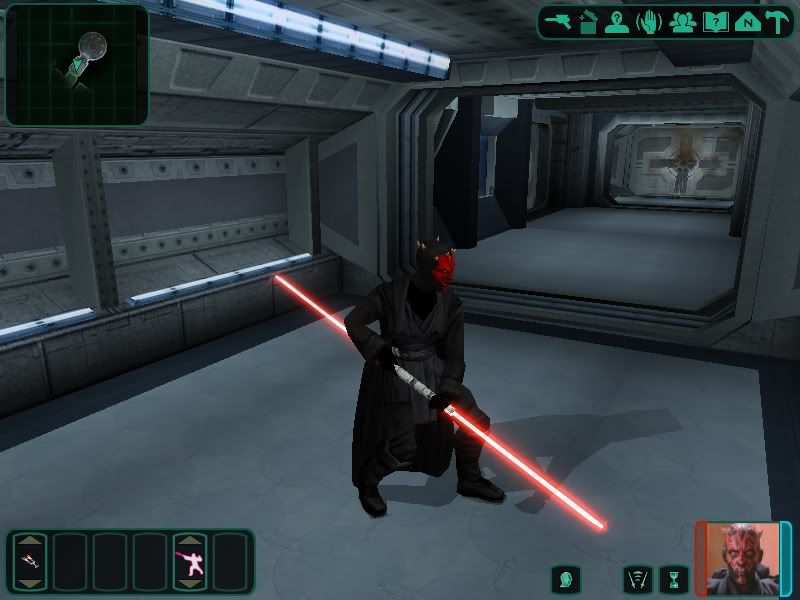Screen dimensions: 800x600
Task: Open the Character sheet silhouette icon
Action: pyautogui.click(x=618, y=22)
